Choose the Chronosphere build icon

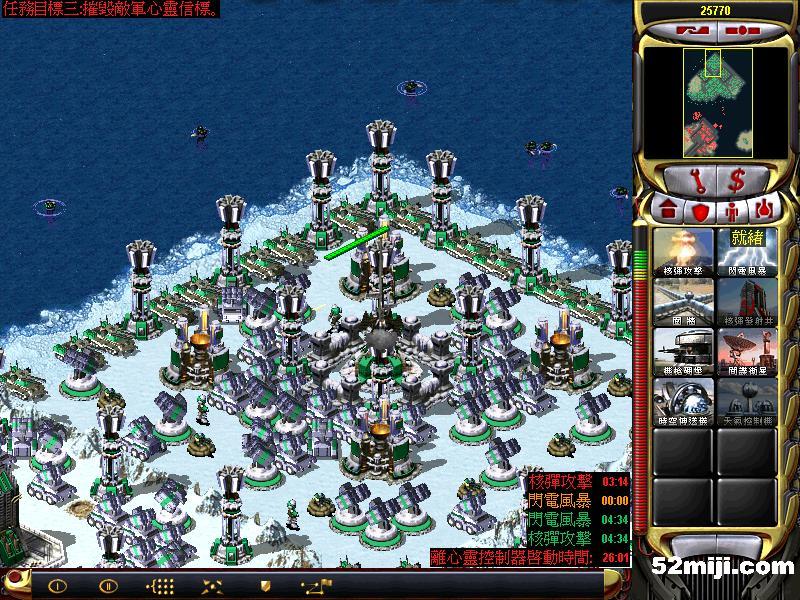click(x=684, y=400)
